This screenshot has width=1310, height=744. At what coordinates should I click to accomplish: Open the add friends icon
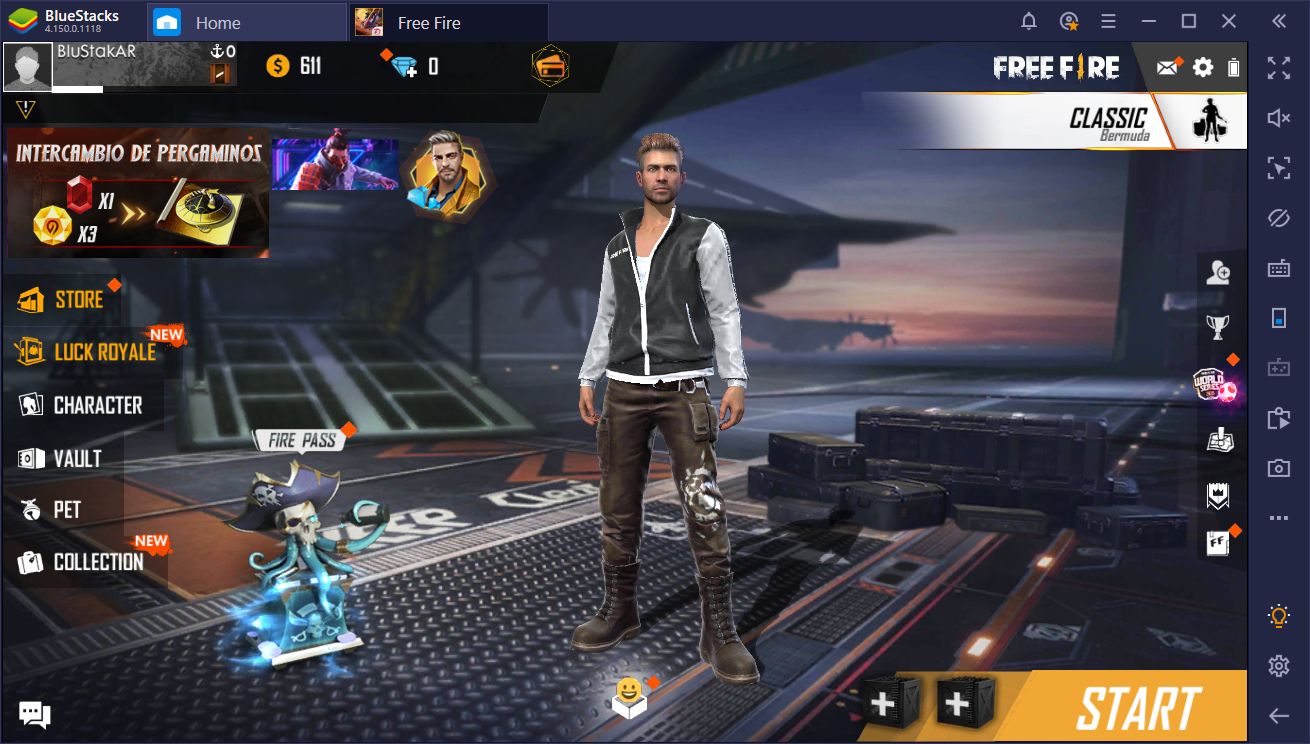pos(1219,271)
